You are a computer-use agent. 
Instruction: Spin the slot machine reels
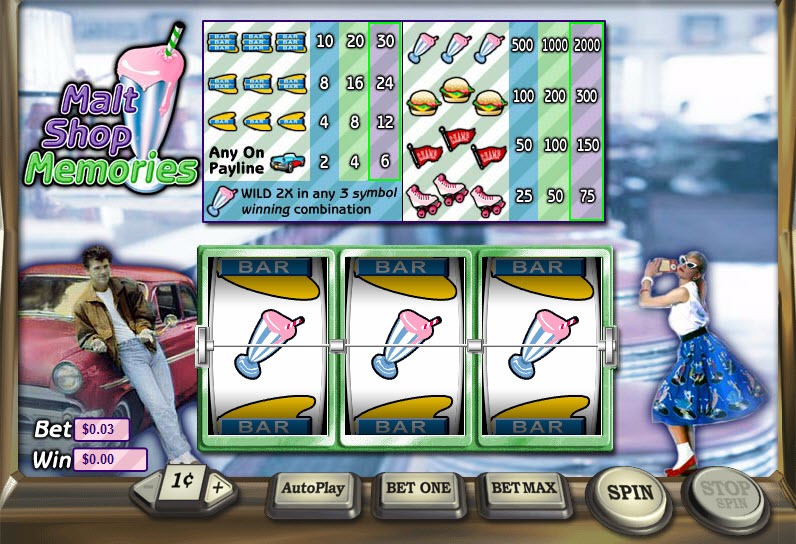630,491
